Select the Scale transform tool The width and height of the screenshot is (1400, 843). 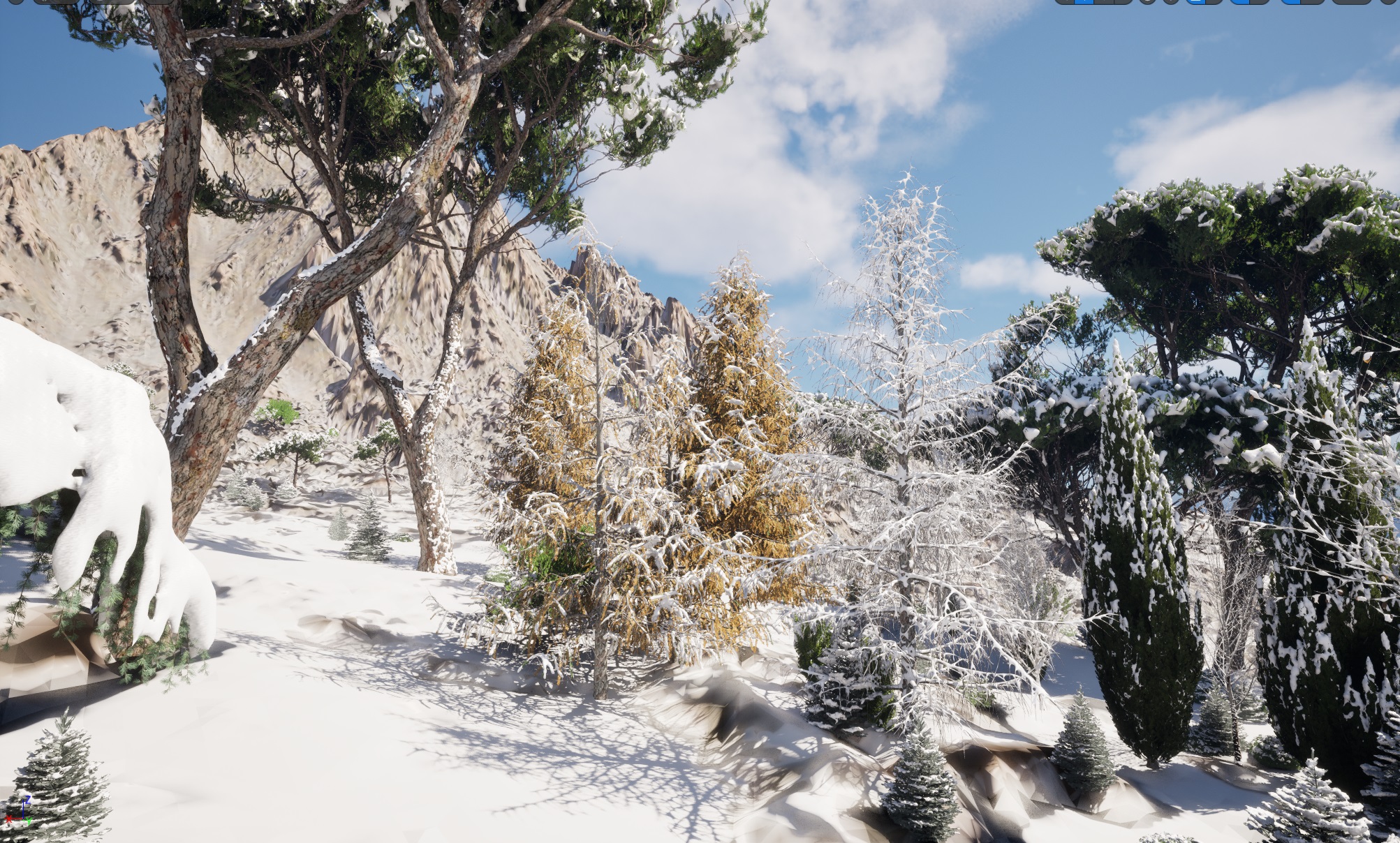point(1121,4)
